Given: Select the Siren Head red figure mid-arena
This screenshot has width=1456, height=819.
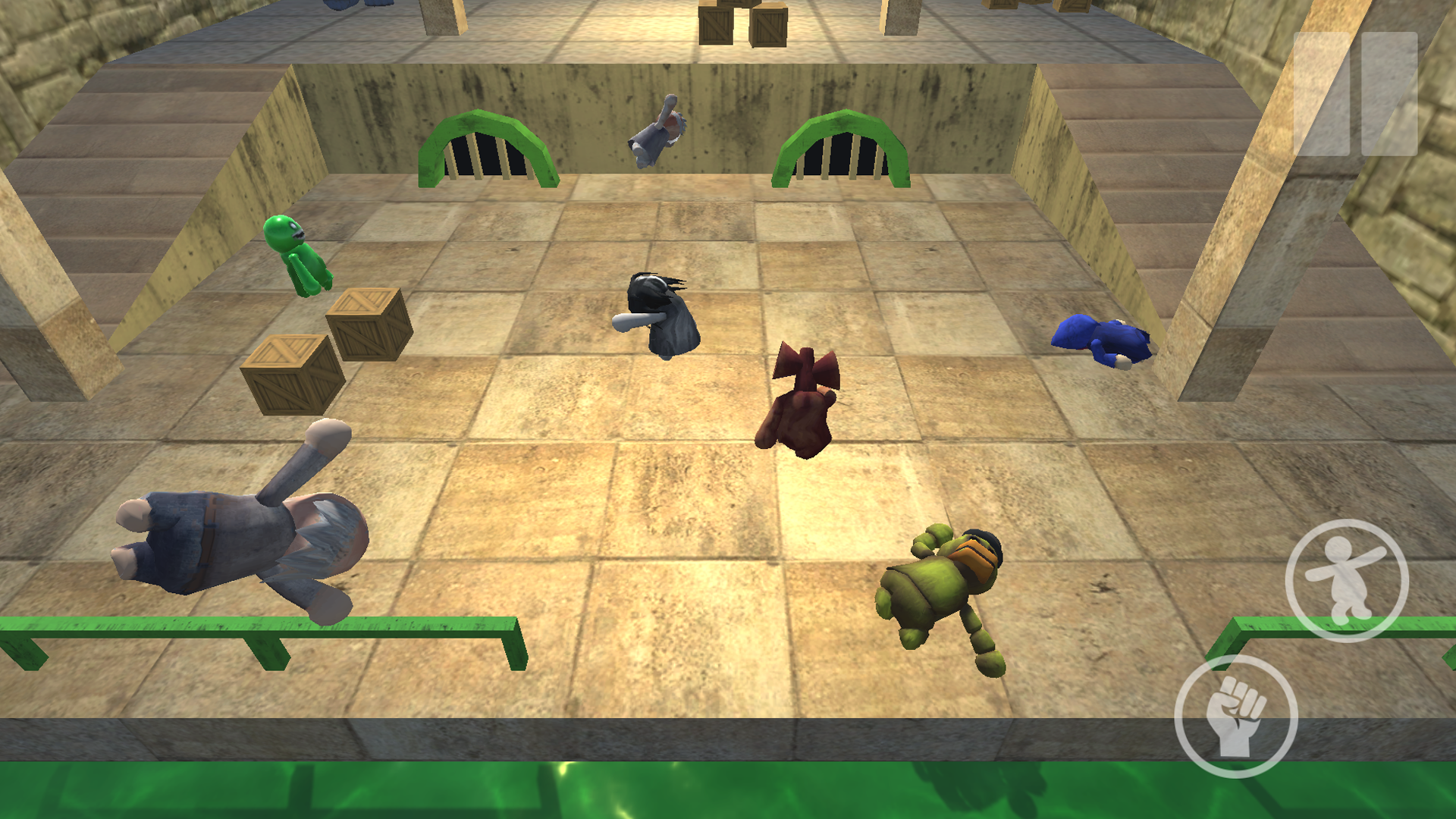Looking at the screenshot, I should 800,402.
